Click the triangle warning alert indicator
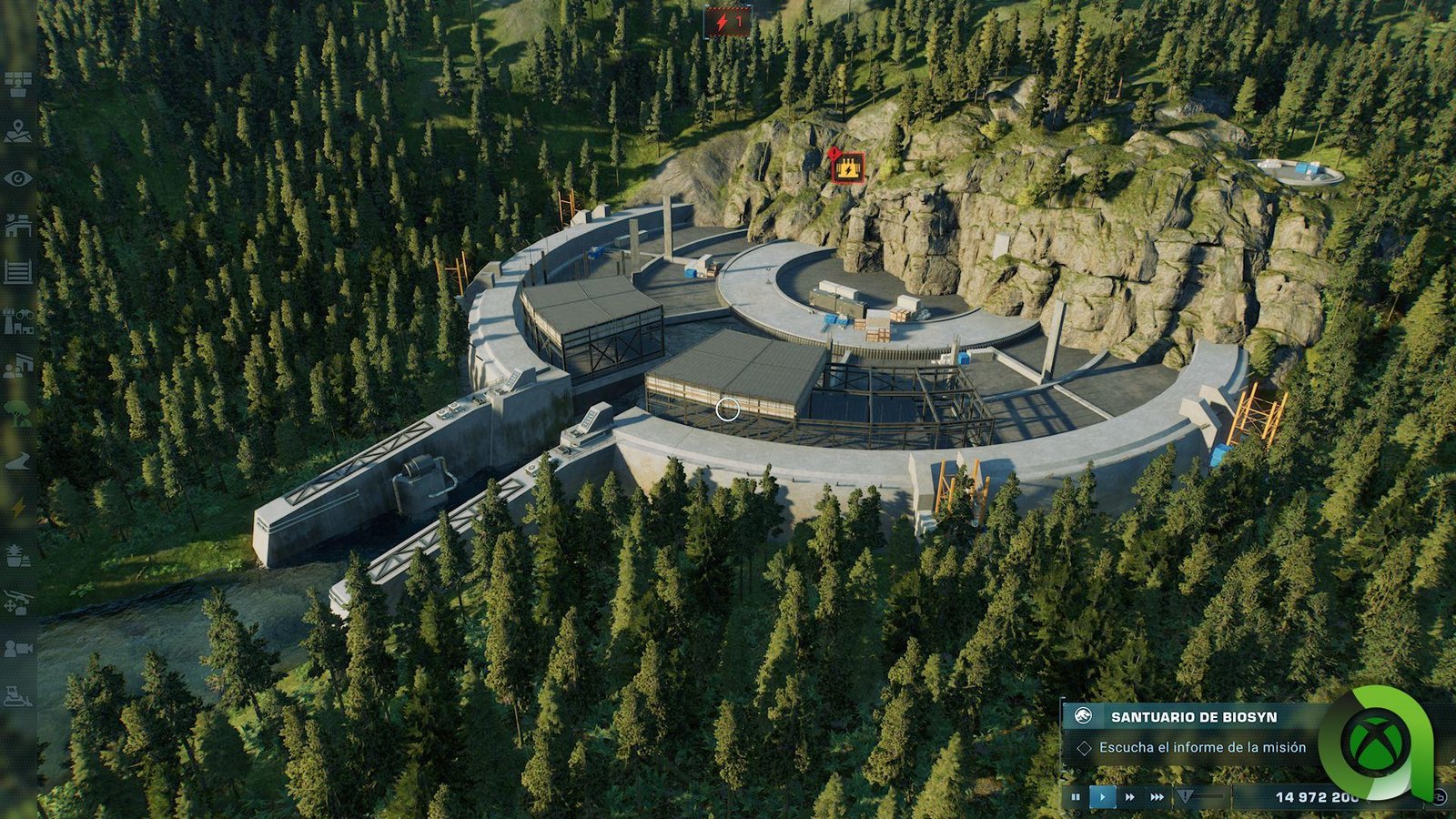The width and height of the screenshot is (1456, 819). pos(1185,797)
